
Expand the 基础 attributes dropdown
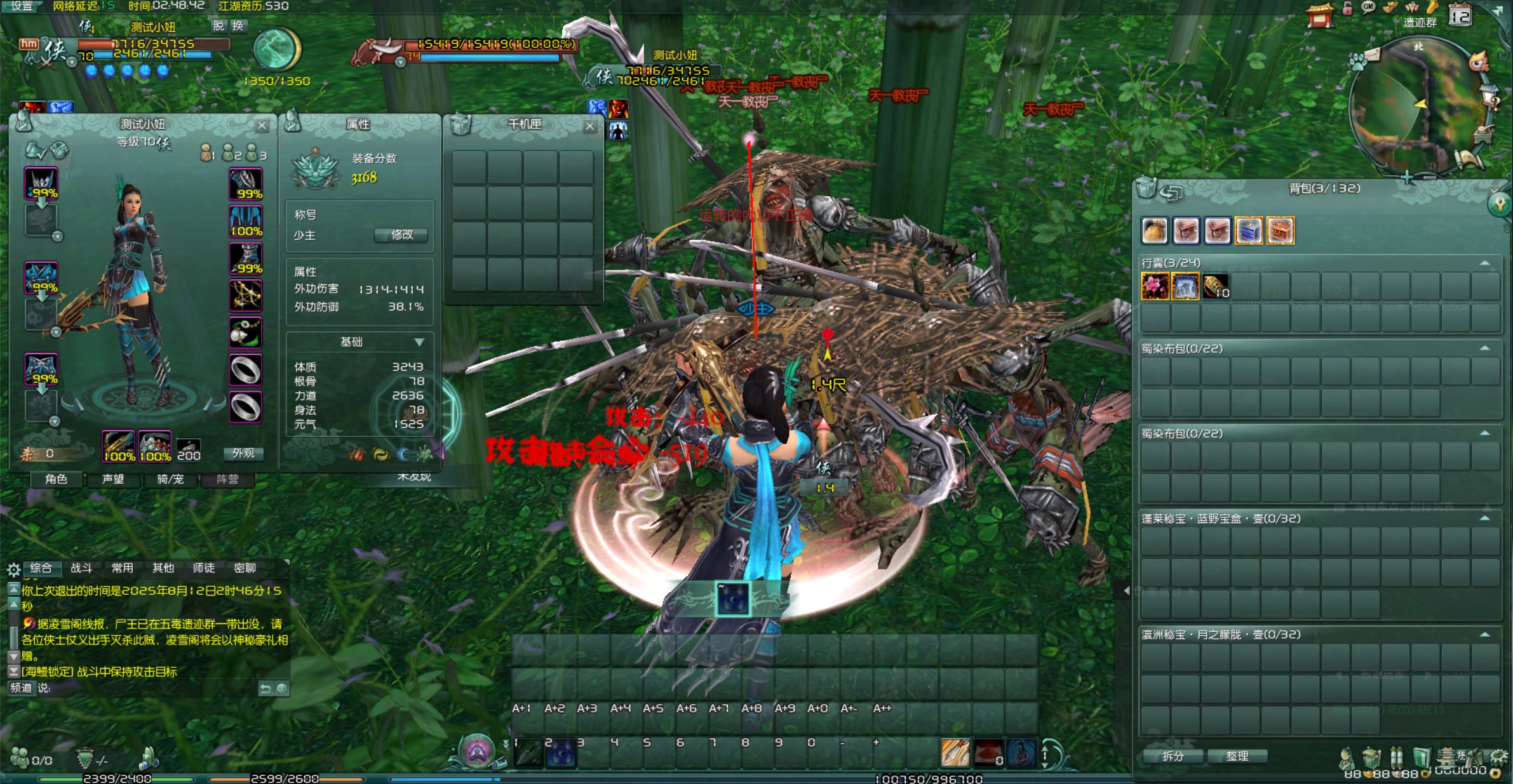419,342
